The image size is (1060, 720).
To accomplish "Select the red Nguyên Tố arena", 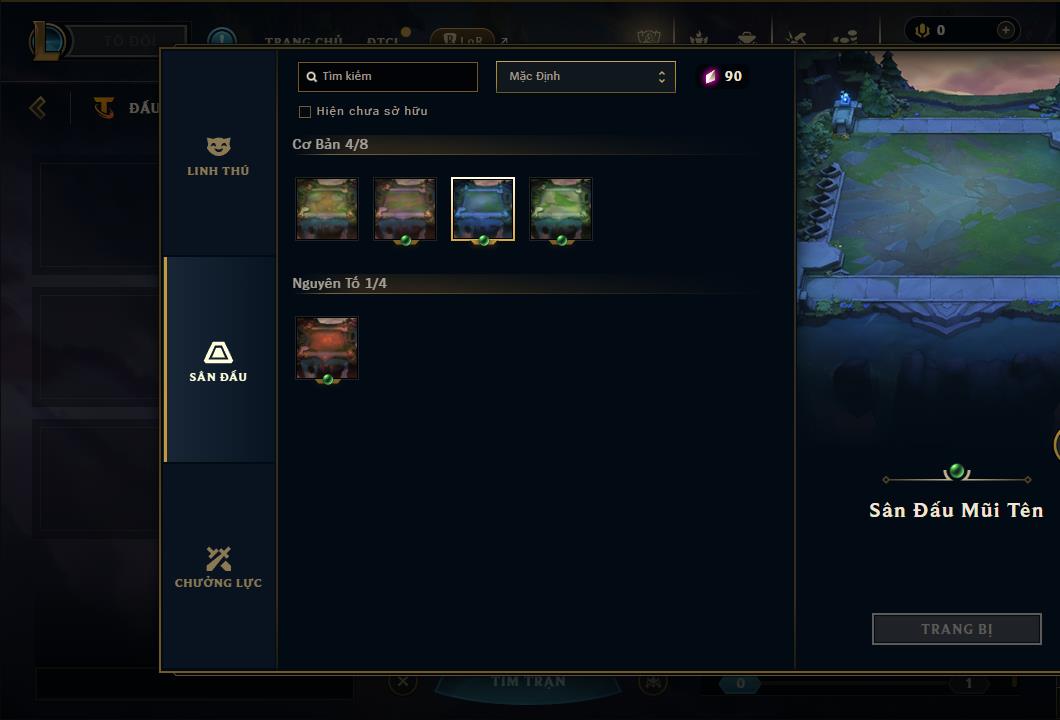I will click(327, 348).
